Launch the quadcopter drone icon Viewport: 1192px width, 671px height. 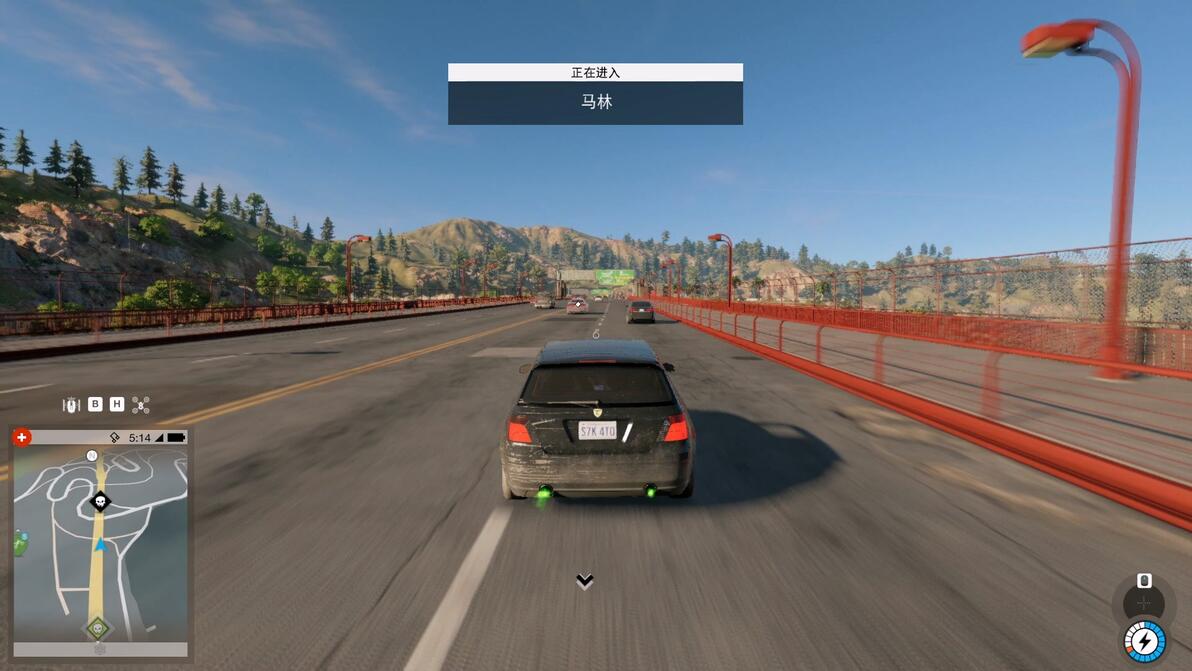(x=141, y=404)
